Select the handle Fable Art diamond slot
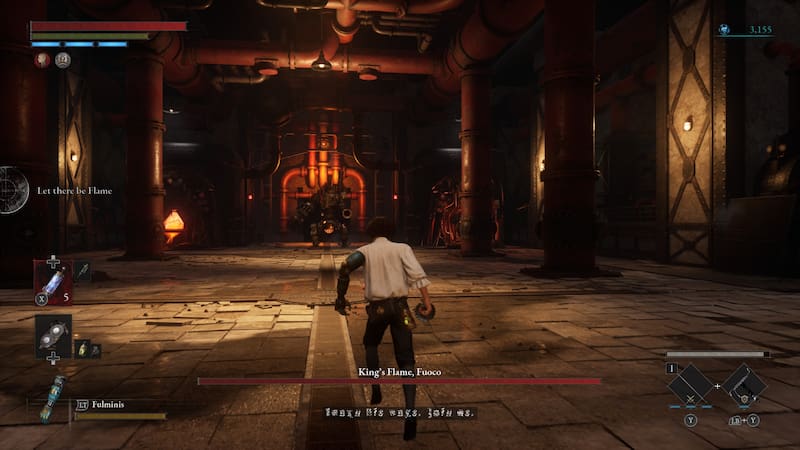This screenshot has height=450, width=800. [745, 385]
